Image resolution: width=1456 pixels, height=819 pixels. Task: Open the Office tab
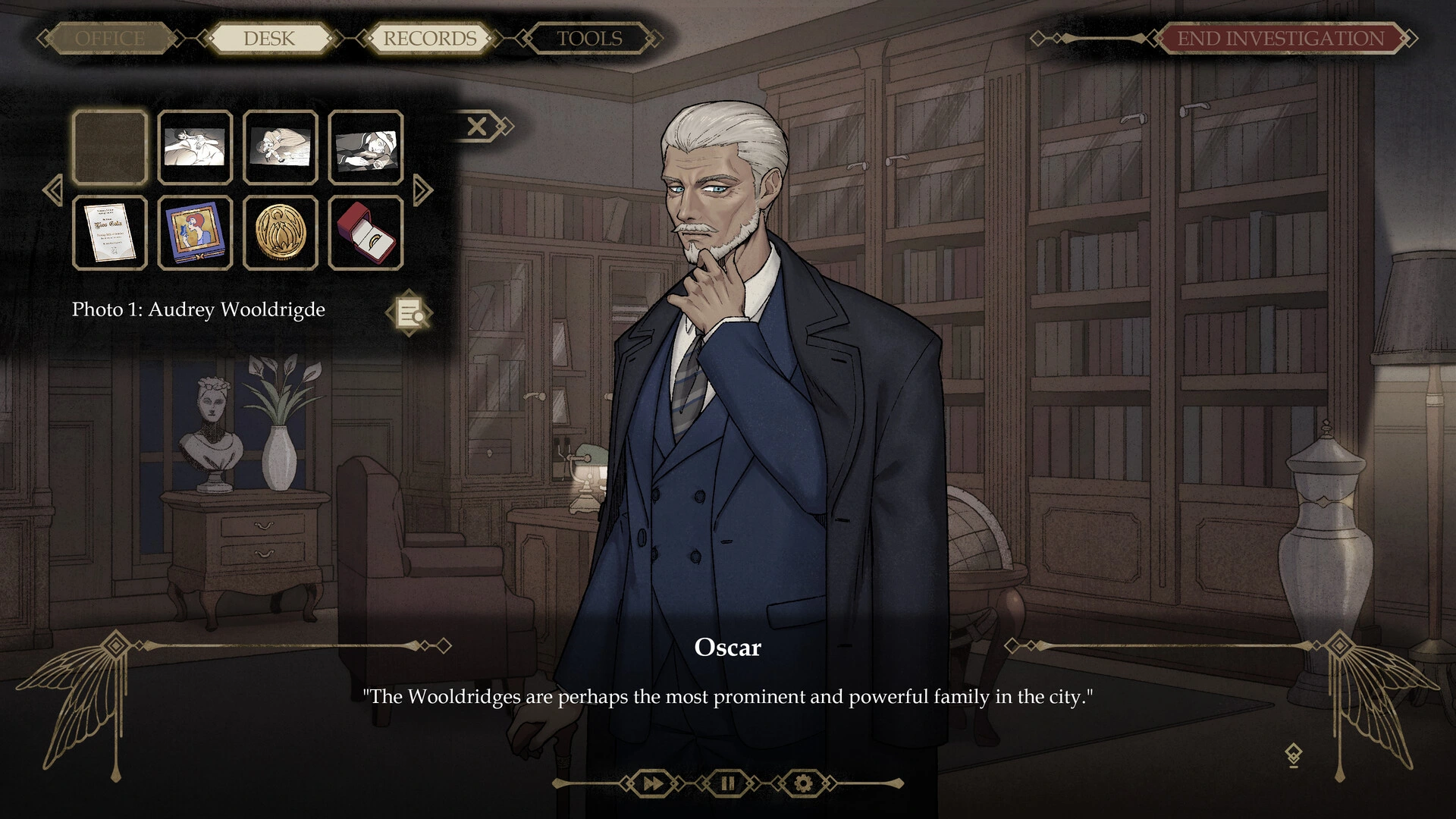[x=110, y=39]
